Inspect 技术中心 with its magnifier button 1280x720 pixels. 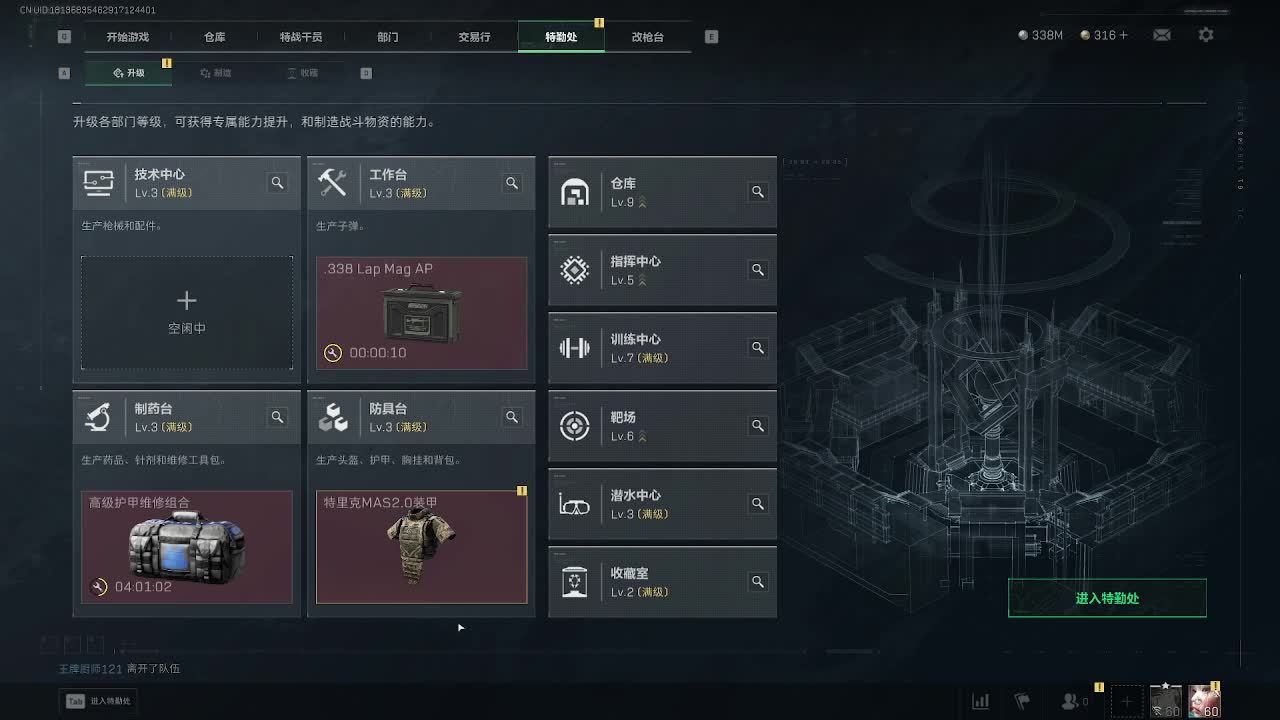(277, 183)
